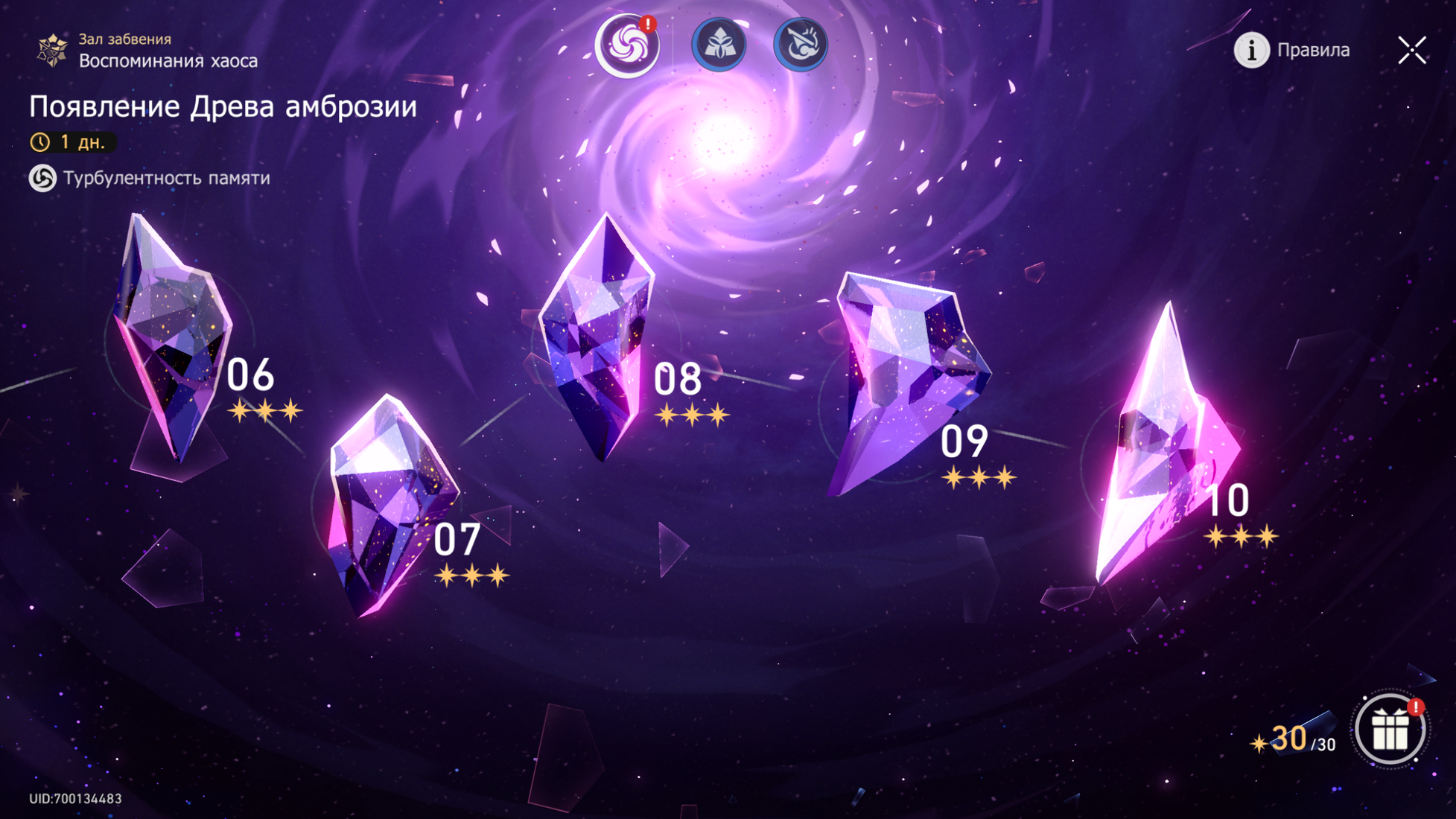The image size is (1456, 819).
Task: Switch to the spiral Memory of Chaos tab
Action: [x=627, y=45]
